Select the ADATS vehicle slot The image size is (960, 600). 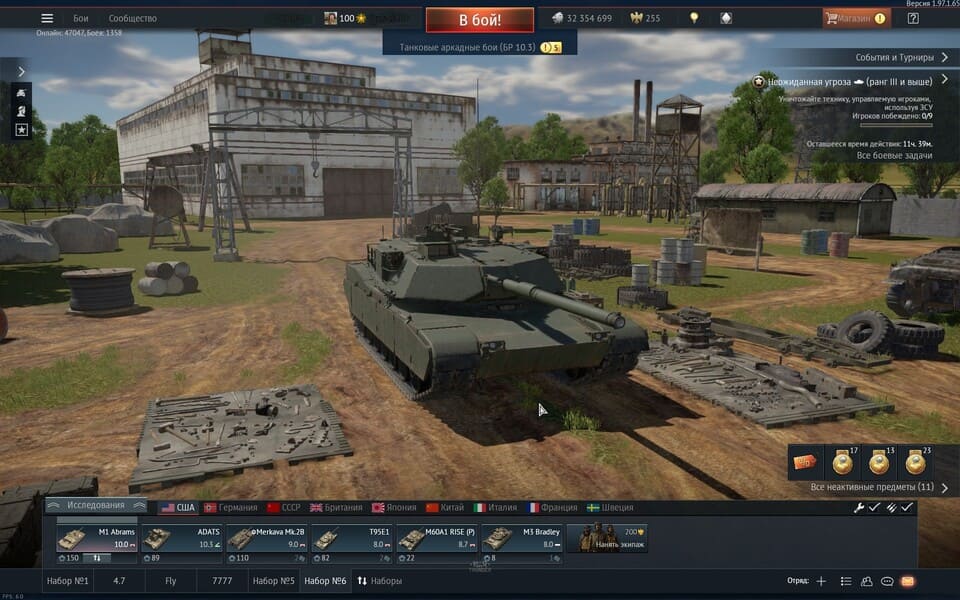point(181,539)
